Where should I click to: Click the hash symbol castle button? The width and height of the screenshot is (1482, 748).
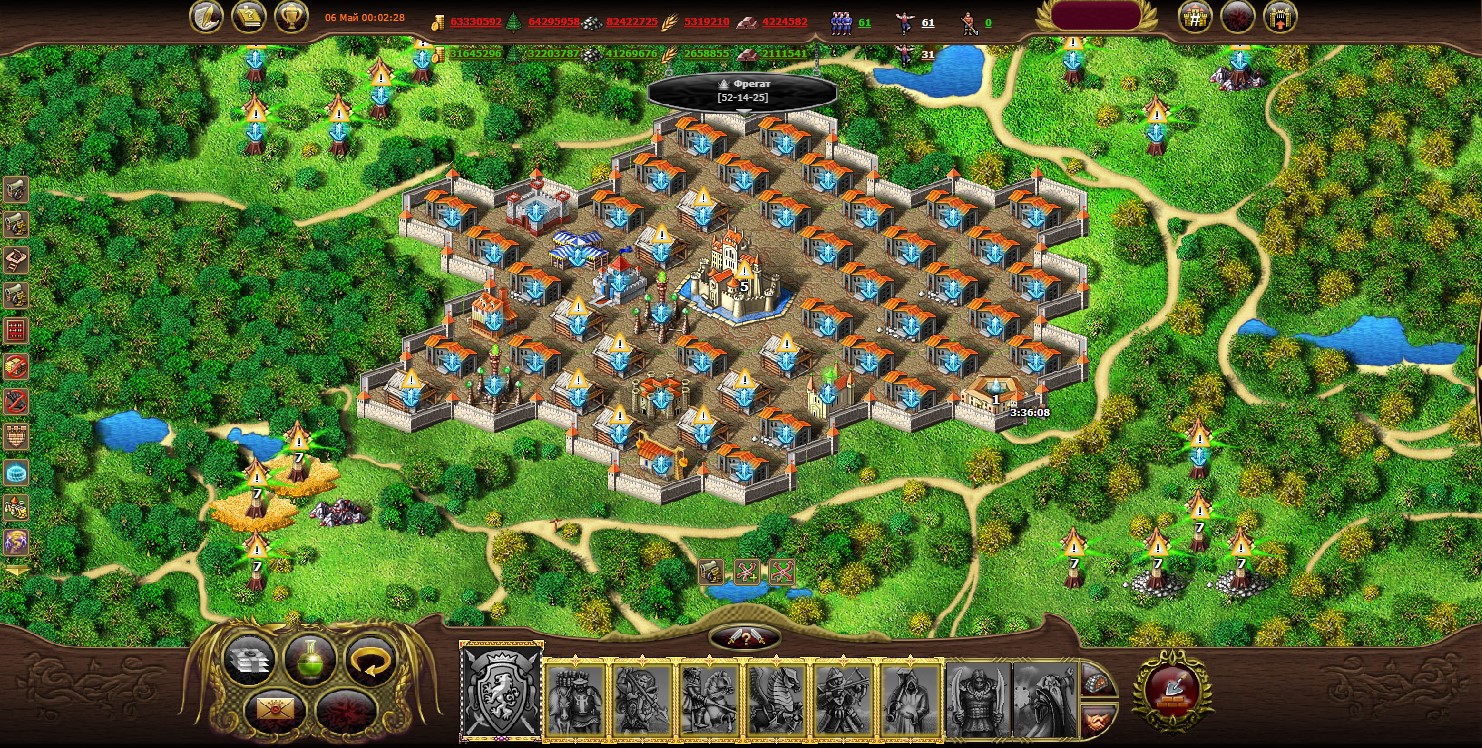tap(1195, 17)
